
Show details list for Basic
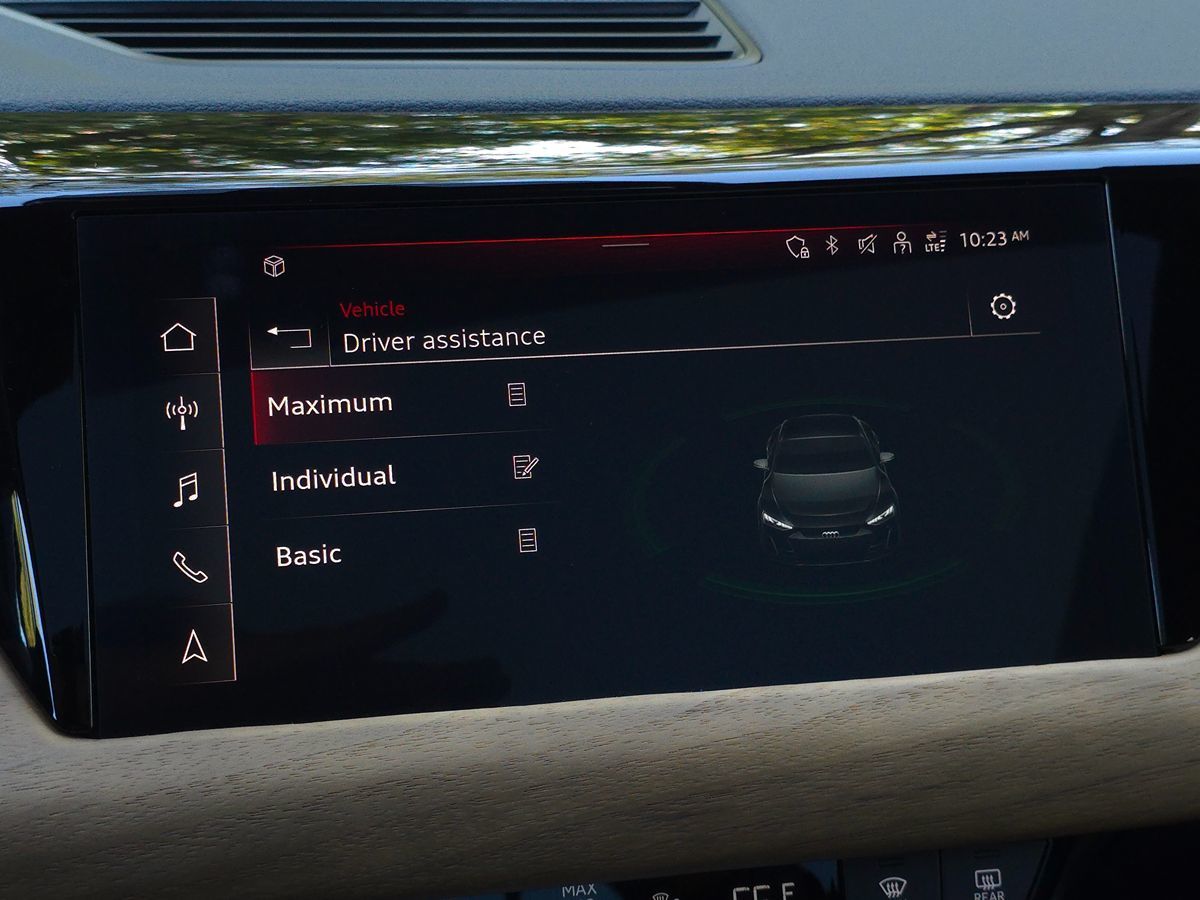pos(528,541)
